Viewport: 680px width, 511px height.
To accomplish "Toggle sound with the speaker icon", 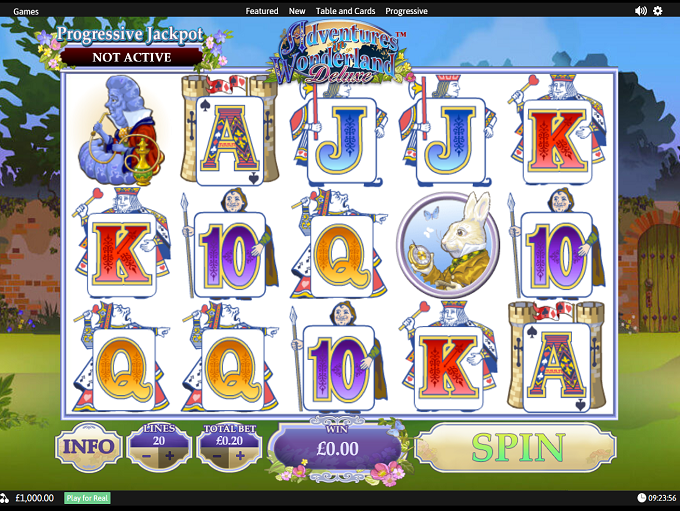I will (640, 11).
